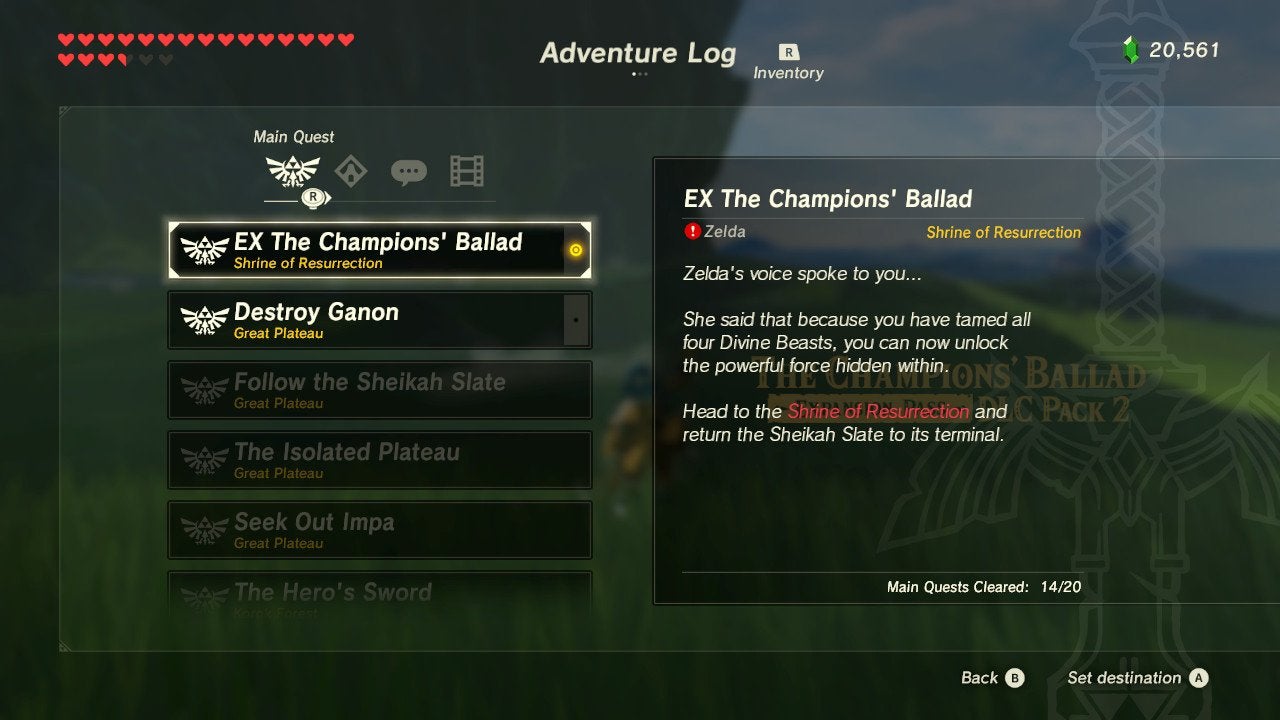Open the Side Quests speech bubble icon
Screen dimensions: 1280x720
(408, 170)
